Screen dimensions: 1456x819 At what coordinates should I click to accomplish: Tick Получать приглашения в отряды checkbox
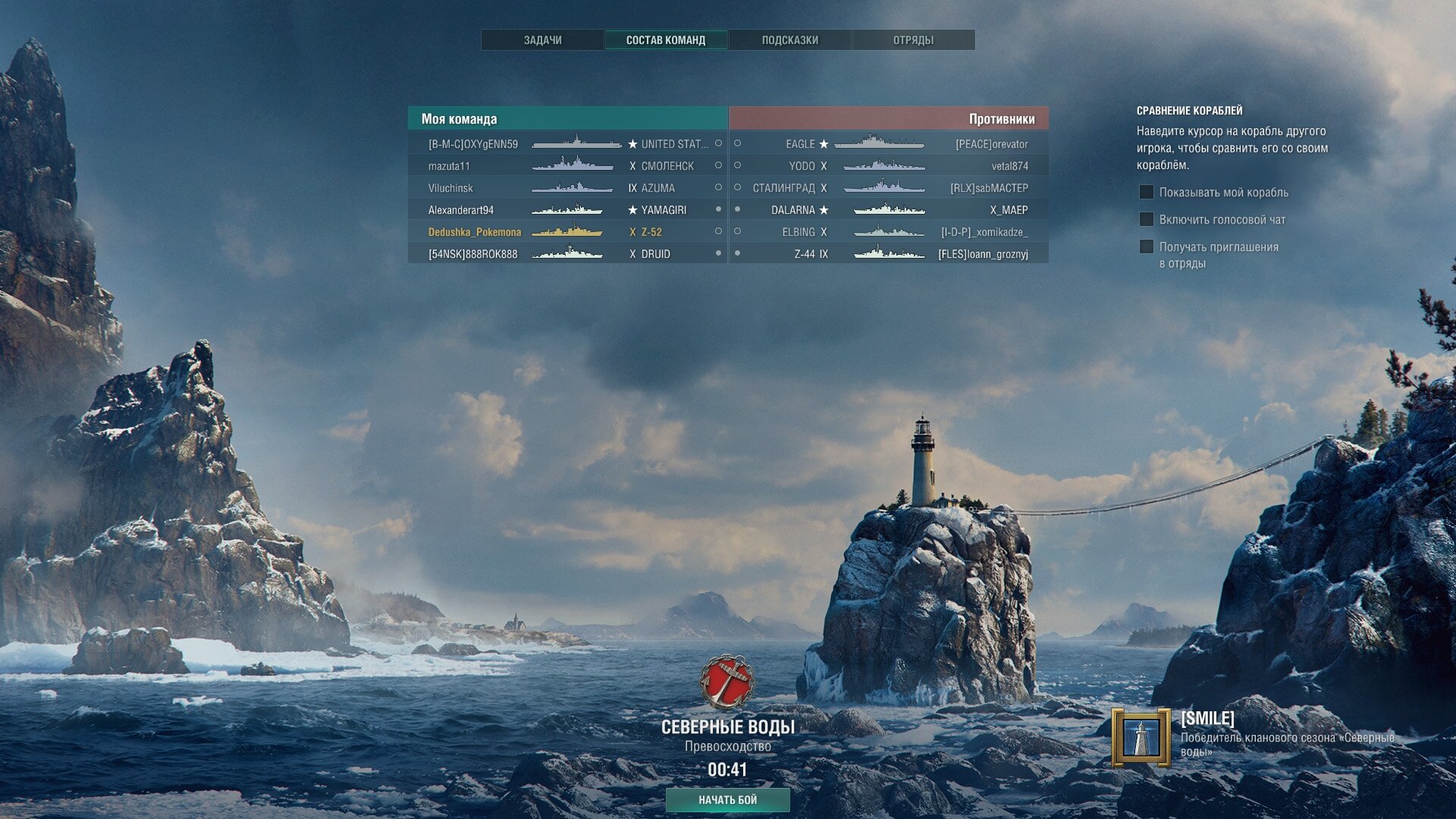[1147, 247]
